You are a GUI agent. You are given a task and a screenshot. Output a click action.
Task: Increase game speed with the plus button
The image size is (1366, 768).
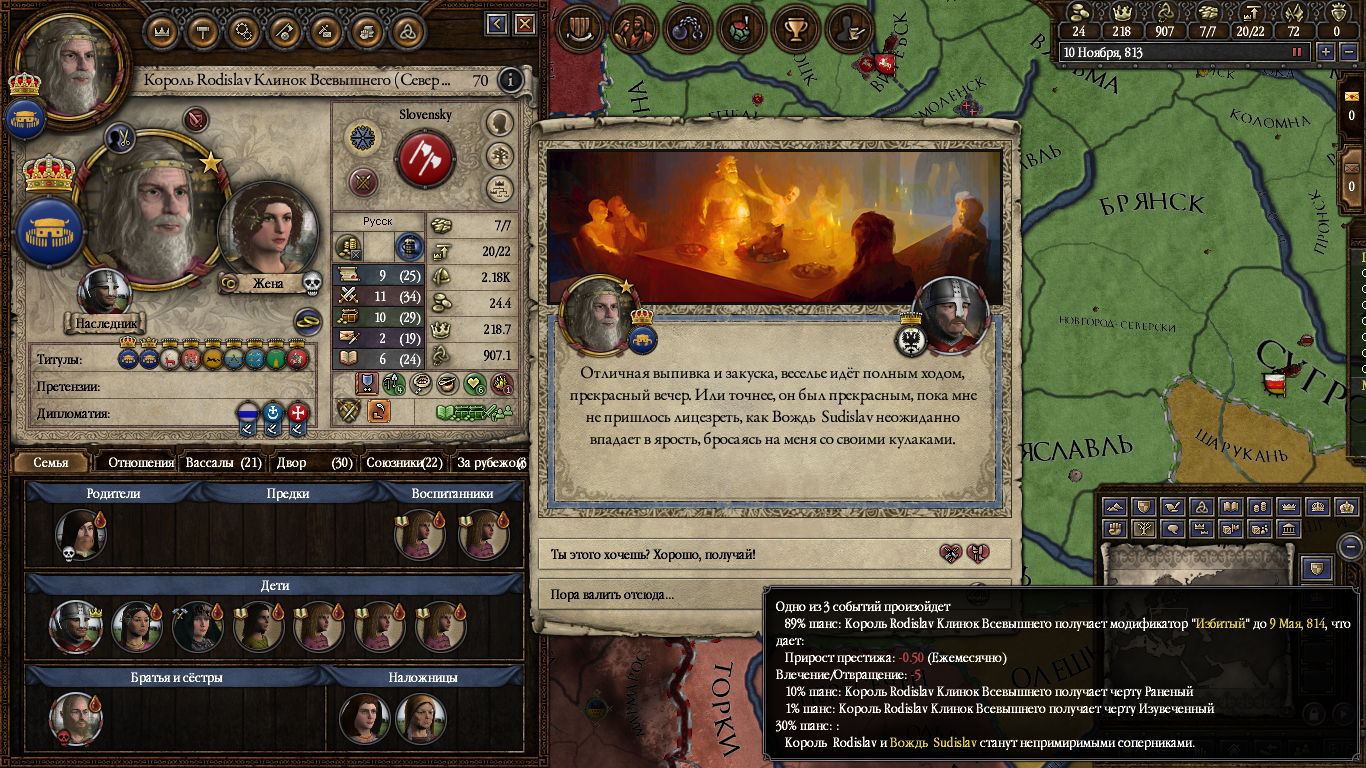click(1326, 52)
